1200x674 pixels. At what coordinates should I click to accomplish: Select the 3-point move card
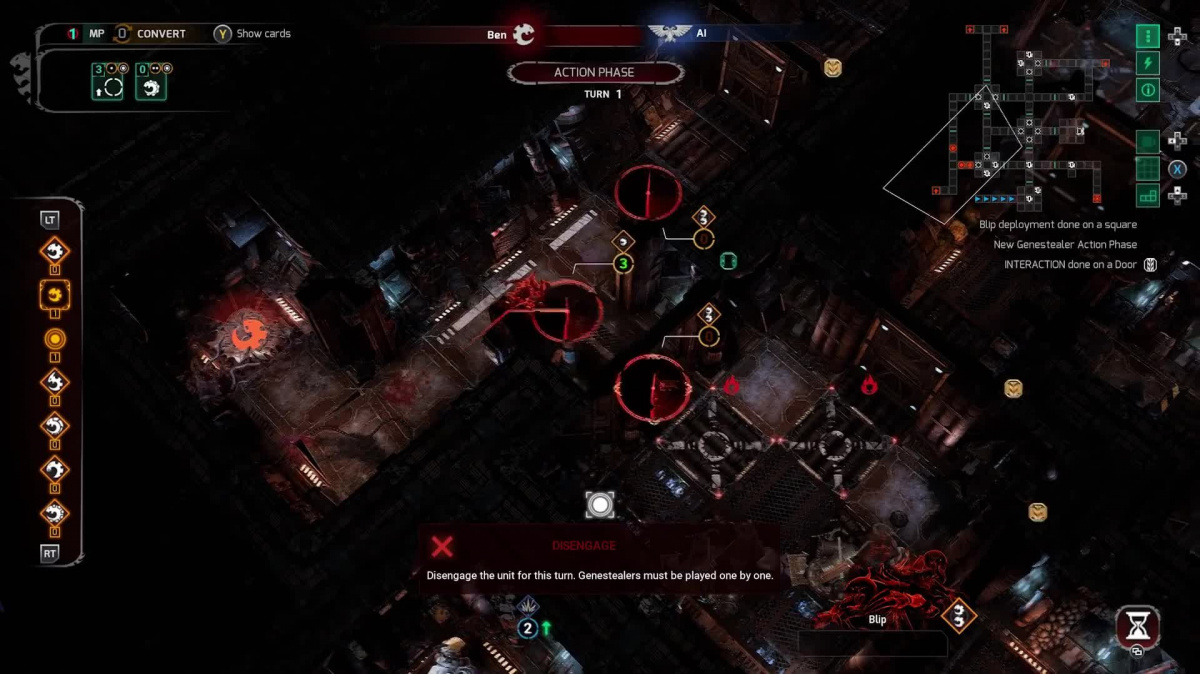click(x=107, y=83)
